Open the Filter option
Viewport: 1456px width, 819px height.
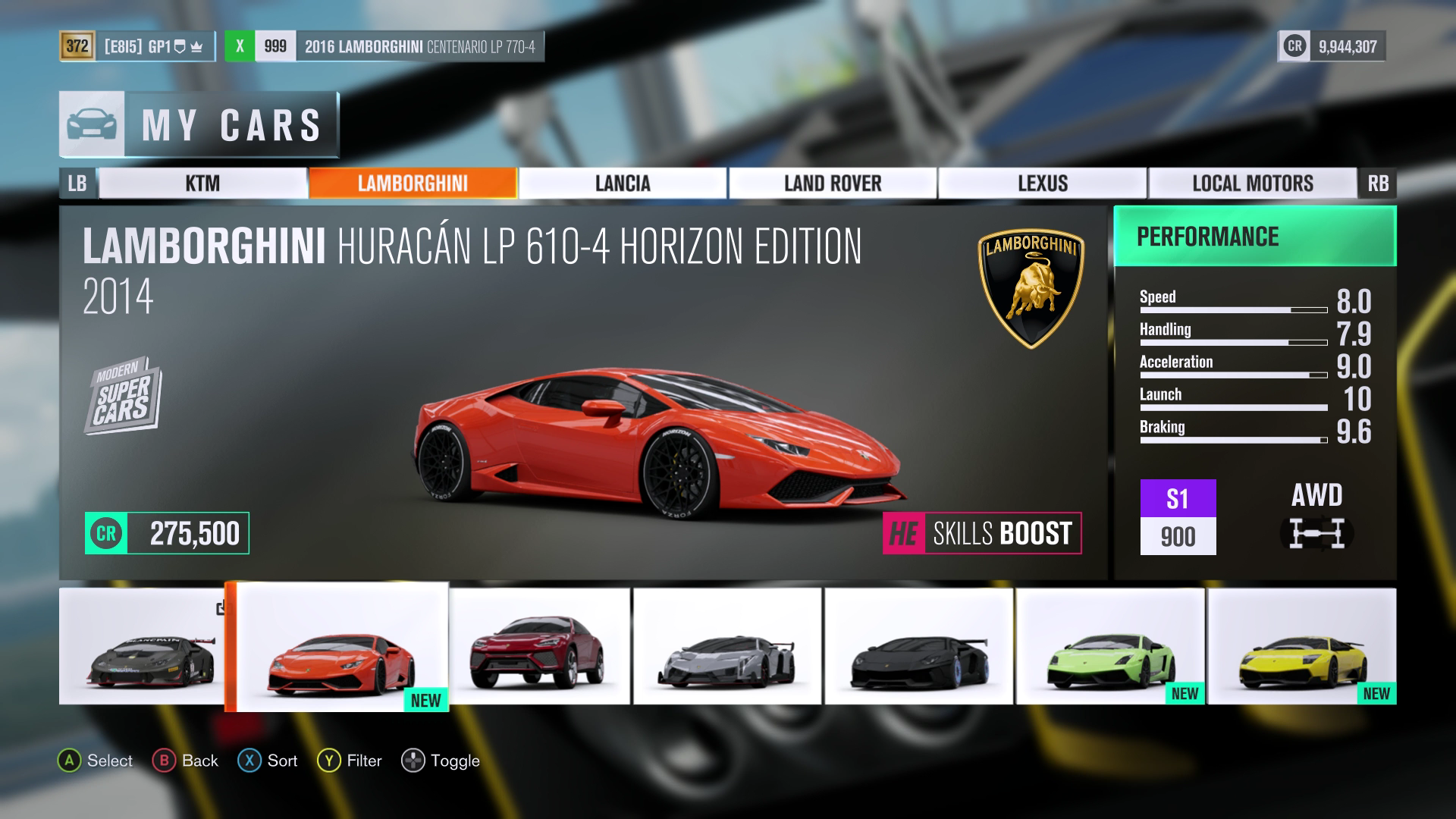pos(350,761)
